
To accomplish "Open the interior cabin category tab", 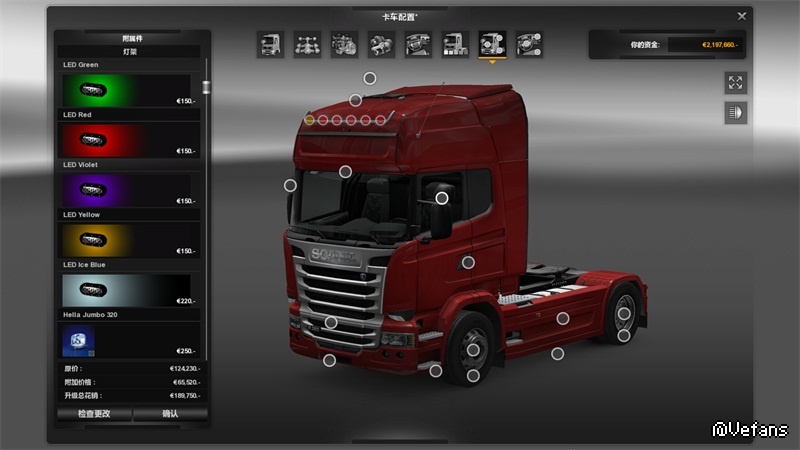I will click(x=418, y=44).
